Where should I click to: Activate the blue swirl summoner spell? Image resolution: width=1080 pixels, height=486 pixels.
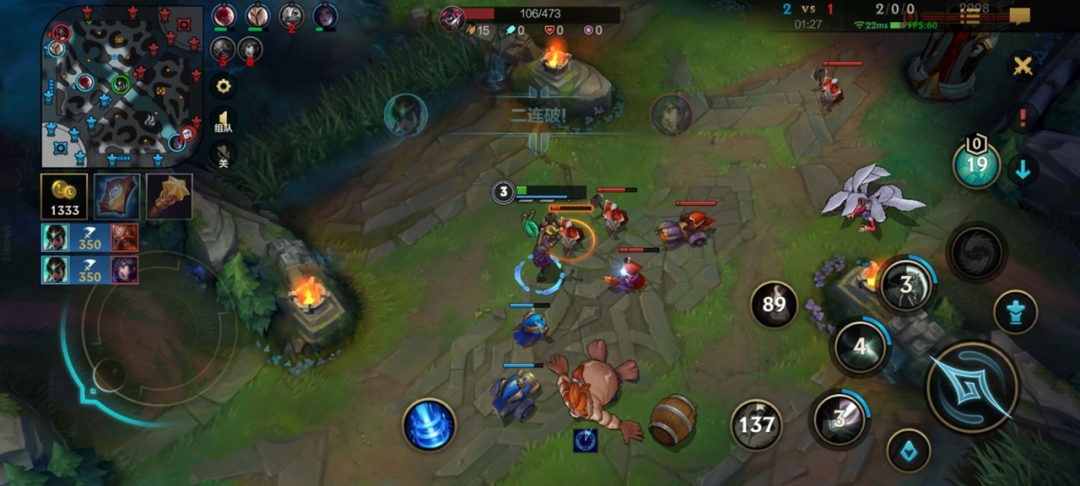tap(430, 424)
